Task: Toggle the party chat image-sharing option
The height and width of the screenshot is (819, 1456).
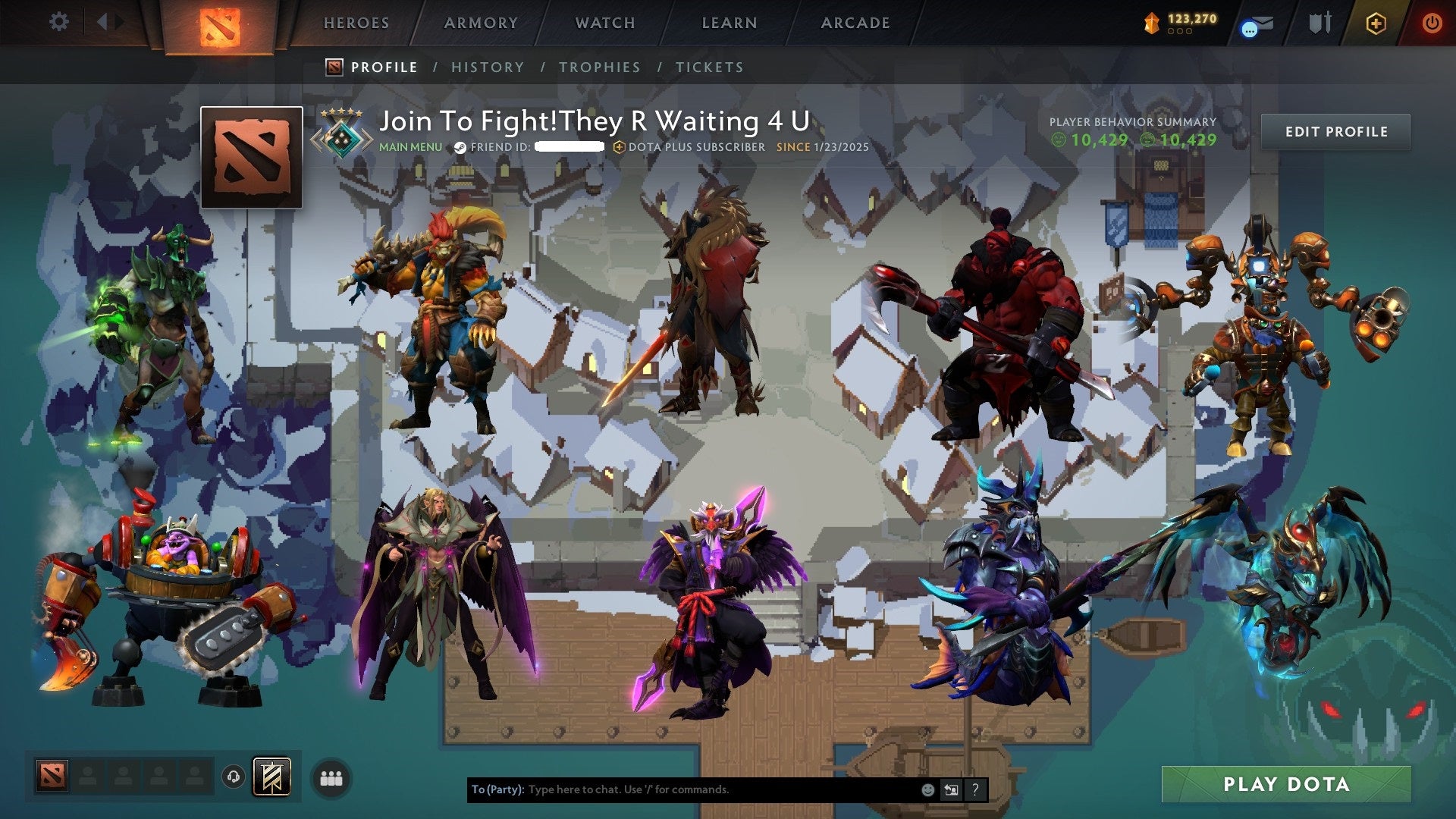Action: tap(951, 789)
